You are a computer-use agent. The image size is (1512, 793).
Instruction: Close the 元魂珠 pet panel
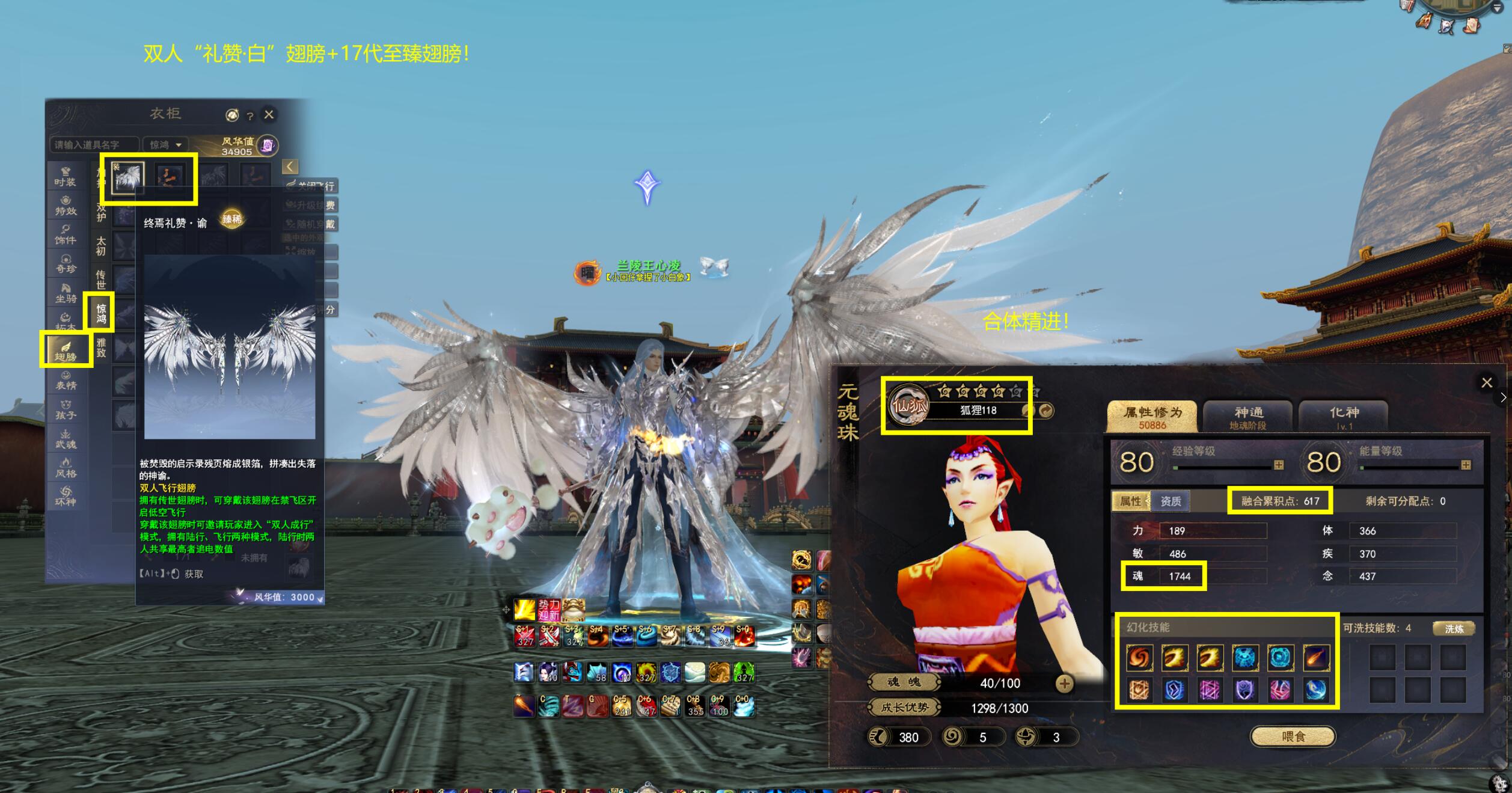pos(1486,383)
